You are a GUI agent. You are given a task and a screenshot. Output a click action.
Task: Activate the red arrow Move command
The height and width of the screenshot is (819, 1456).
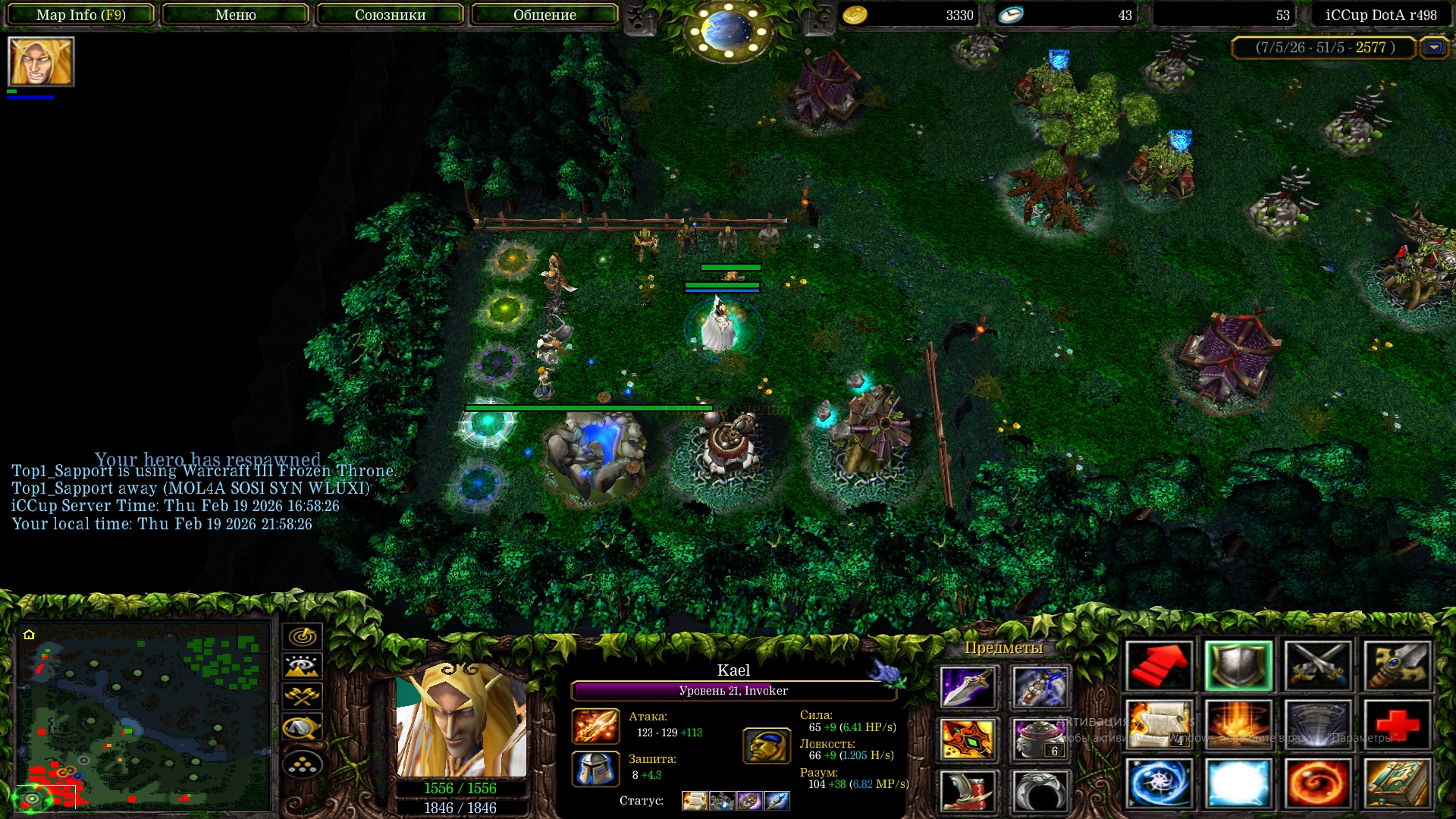pyautogui.click(x=1159, y=666)
